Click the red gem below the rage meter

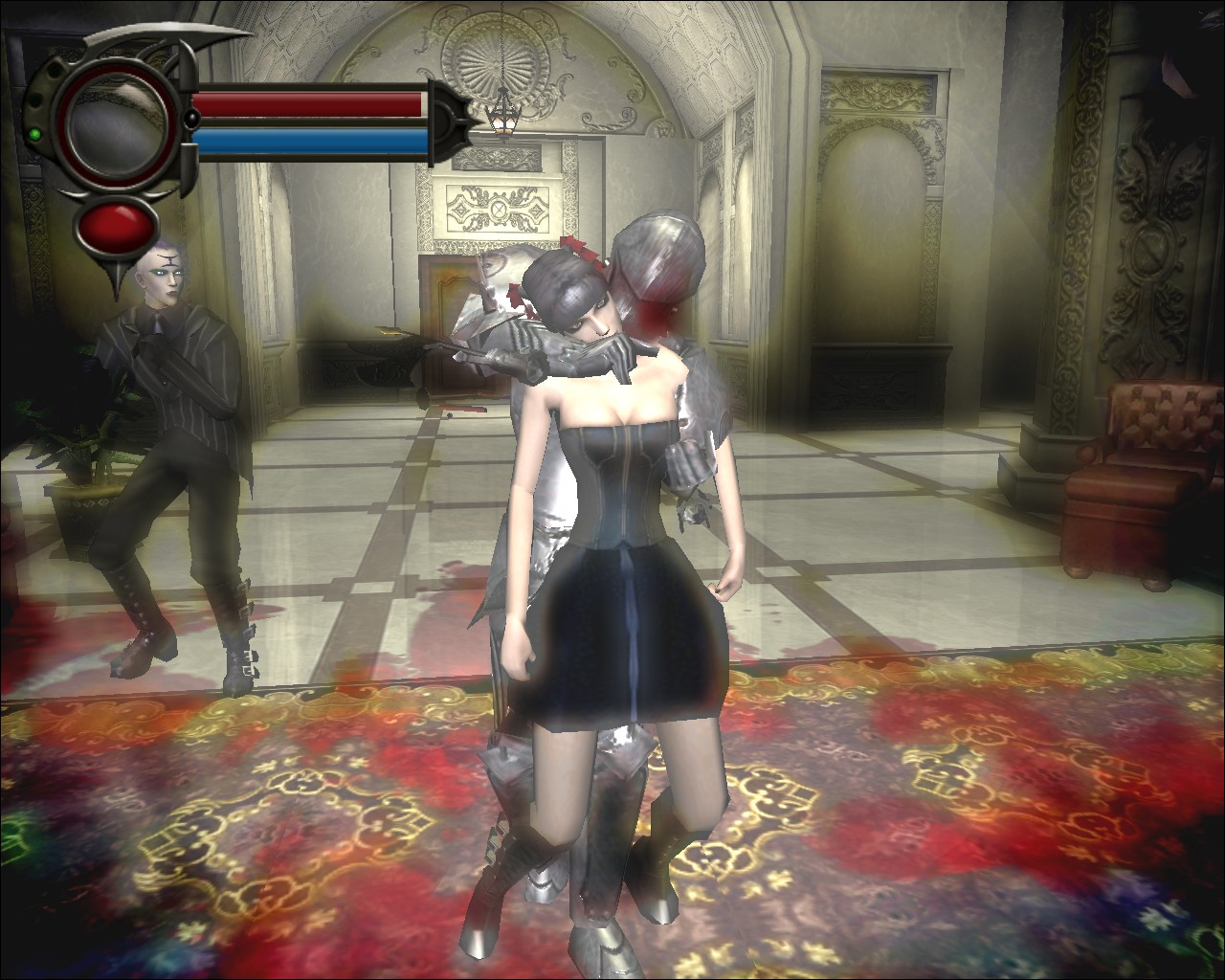coord(117,225)
